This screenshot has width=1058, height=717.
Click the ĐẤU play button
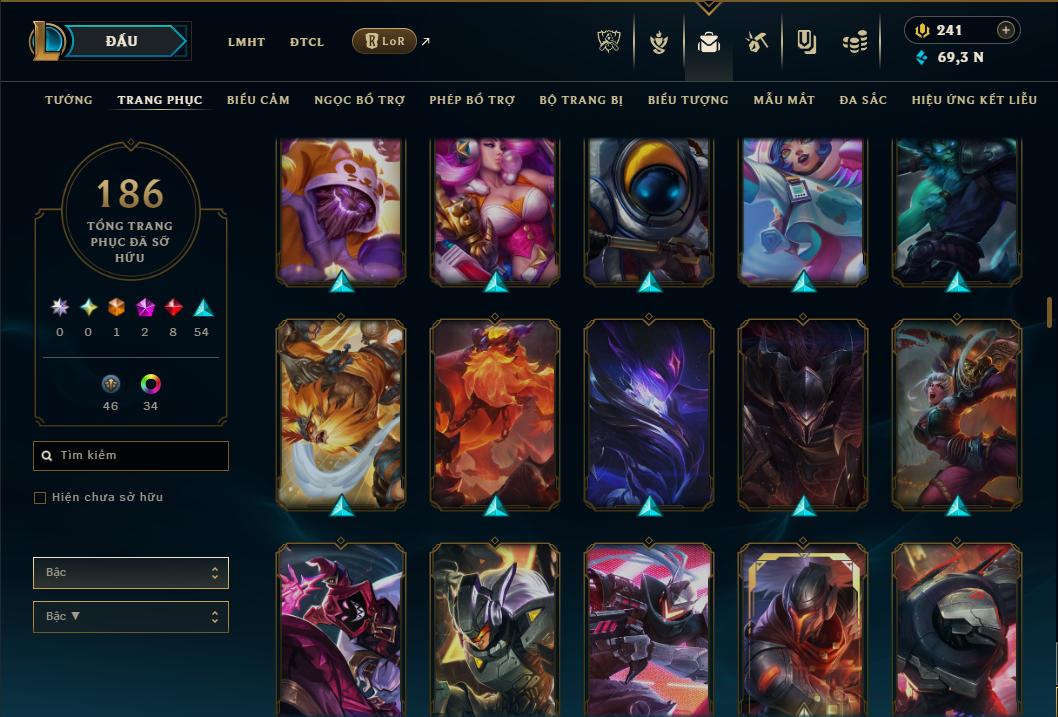click(x=122, y=41)
